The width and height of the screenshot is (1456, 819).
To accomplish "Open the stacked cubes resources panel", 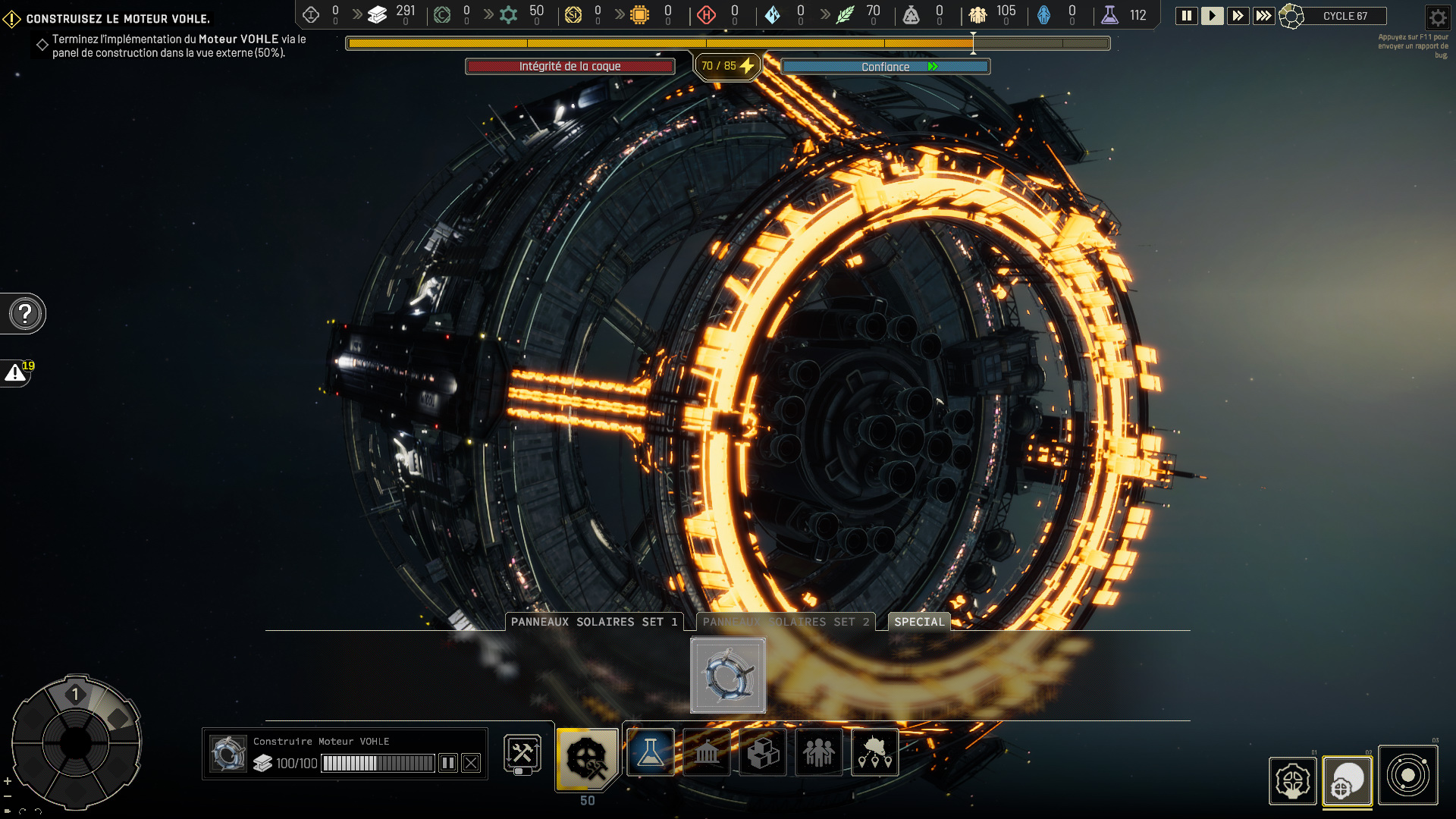I will [x=763, y=752].
